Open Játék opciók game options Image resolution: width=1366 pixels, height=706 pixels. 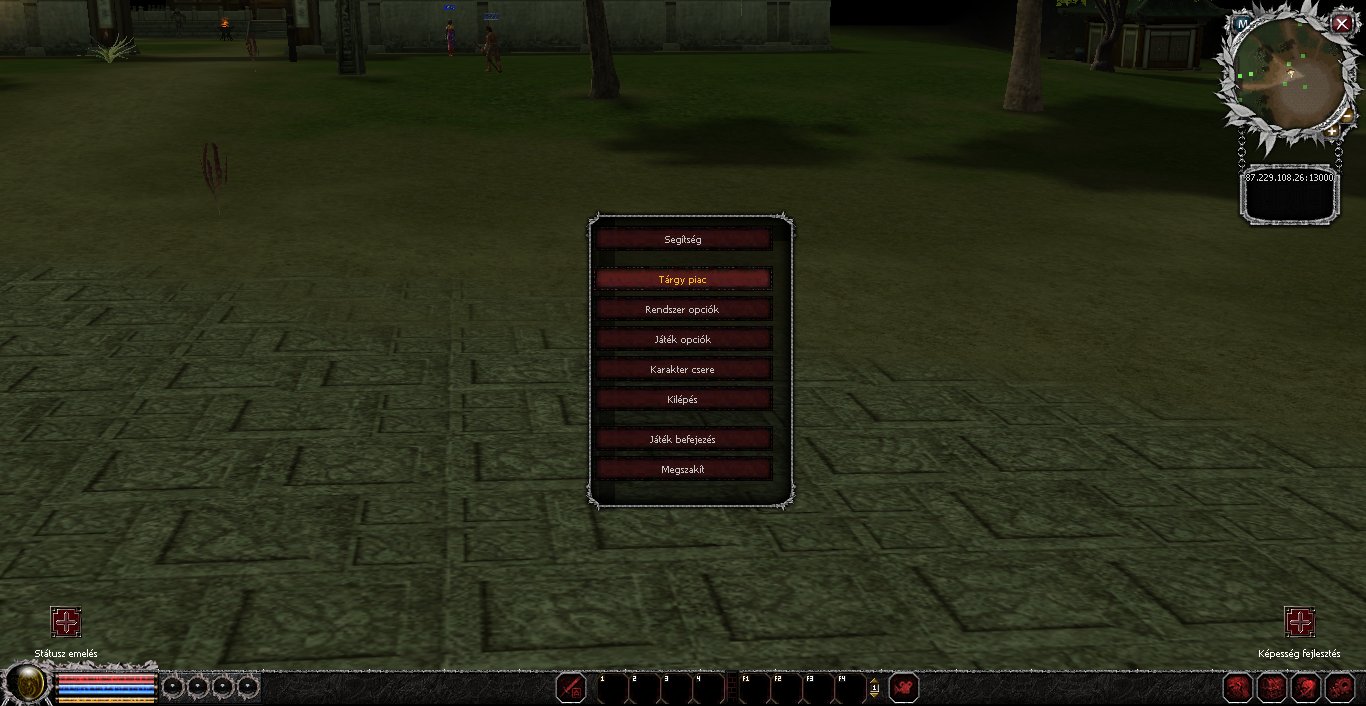[x=683, y=339]
